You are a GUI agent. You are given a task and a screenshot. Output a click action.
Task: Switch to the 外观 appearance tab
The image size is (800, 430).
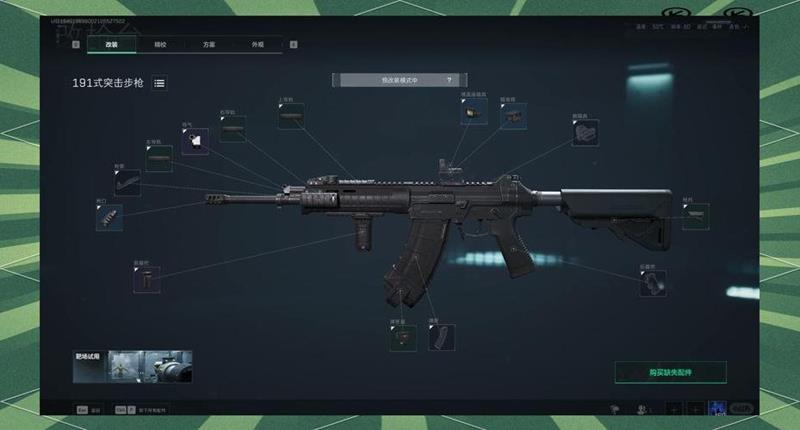point(257,44)
